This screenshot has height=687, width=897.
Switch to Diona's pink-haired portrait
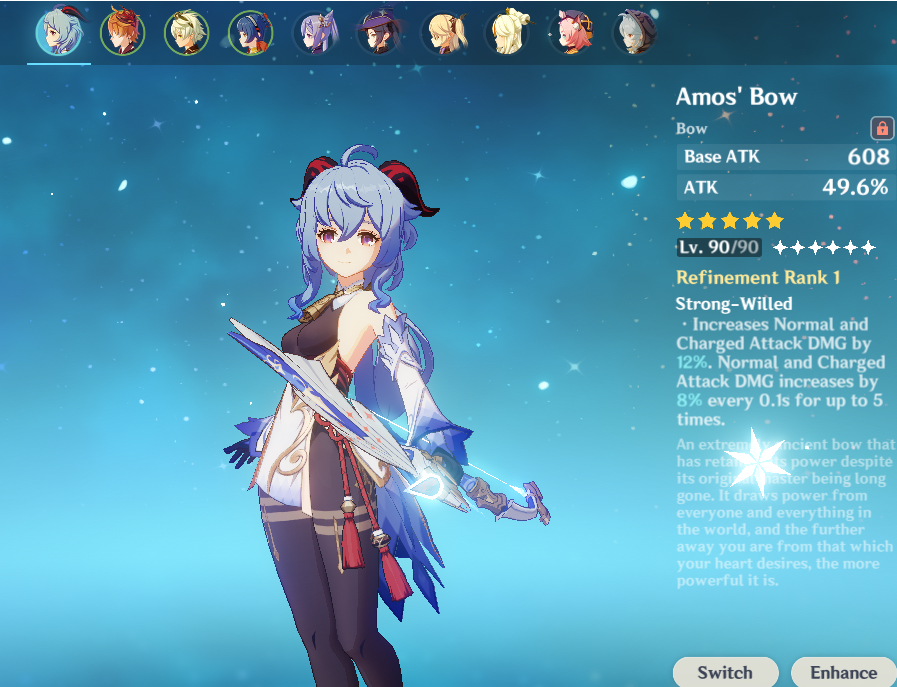click(570, 33)
